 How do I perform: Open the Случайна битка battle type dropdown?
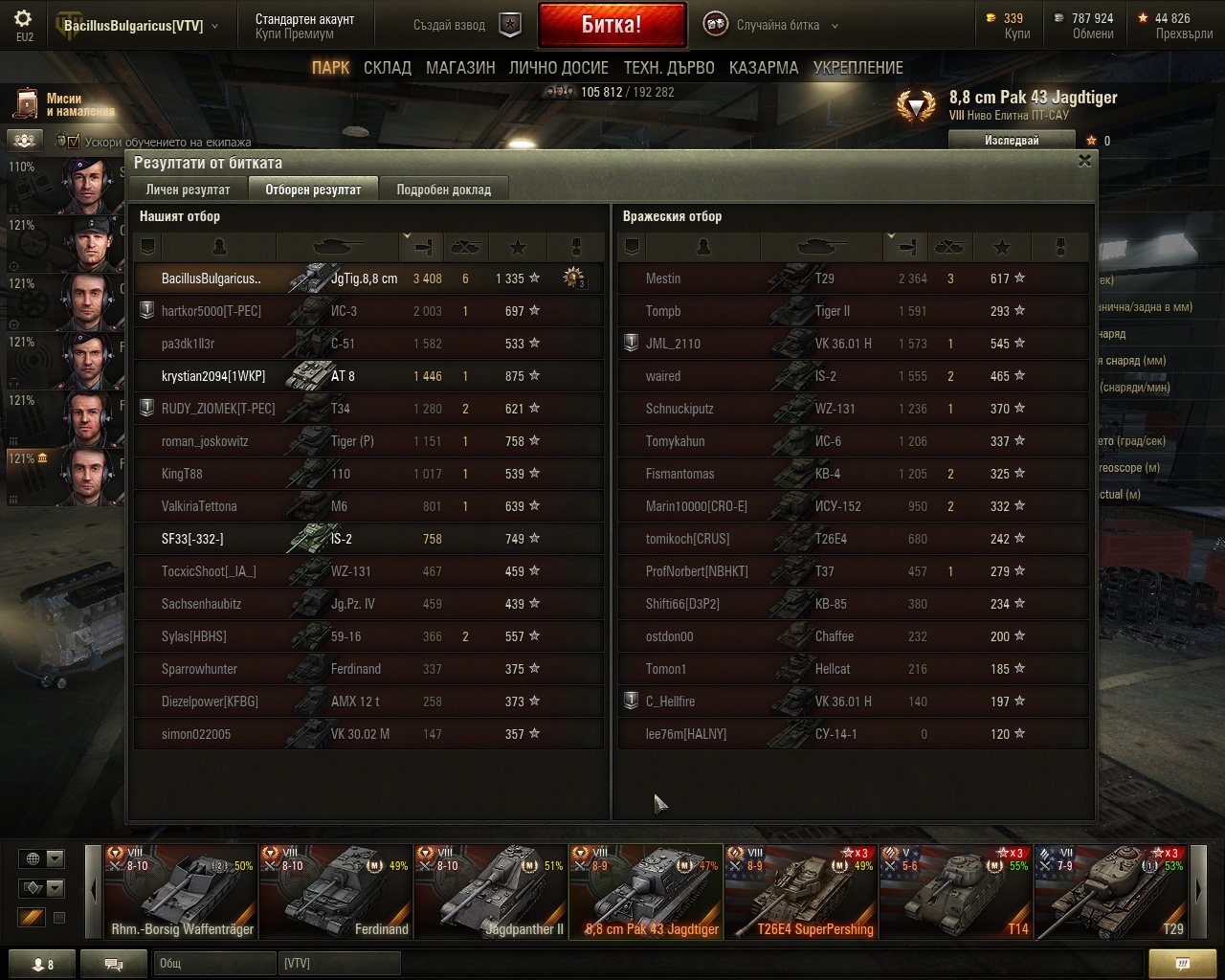[x=777, y=26]
